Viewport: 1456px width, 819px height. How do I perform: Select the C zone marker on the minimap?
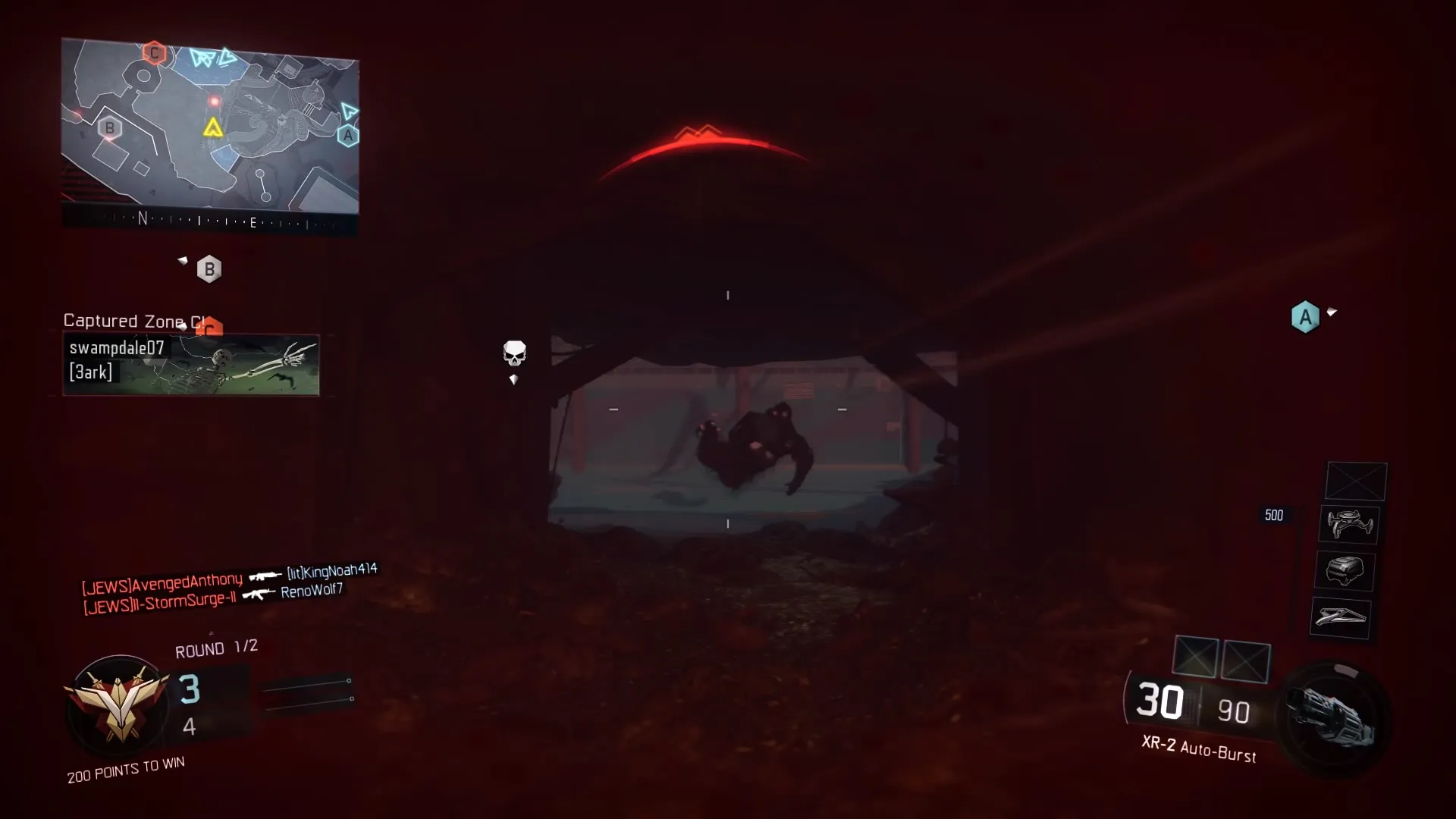[155, 52]
